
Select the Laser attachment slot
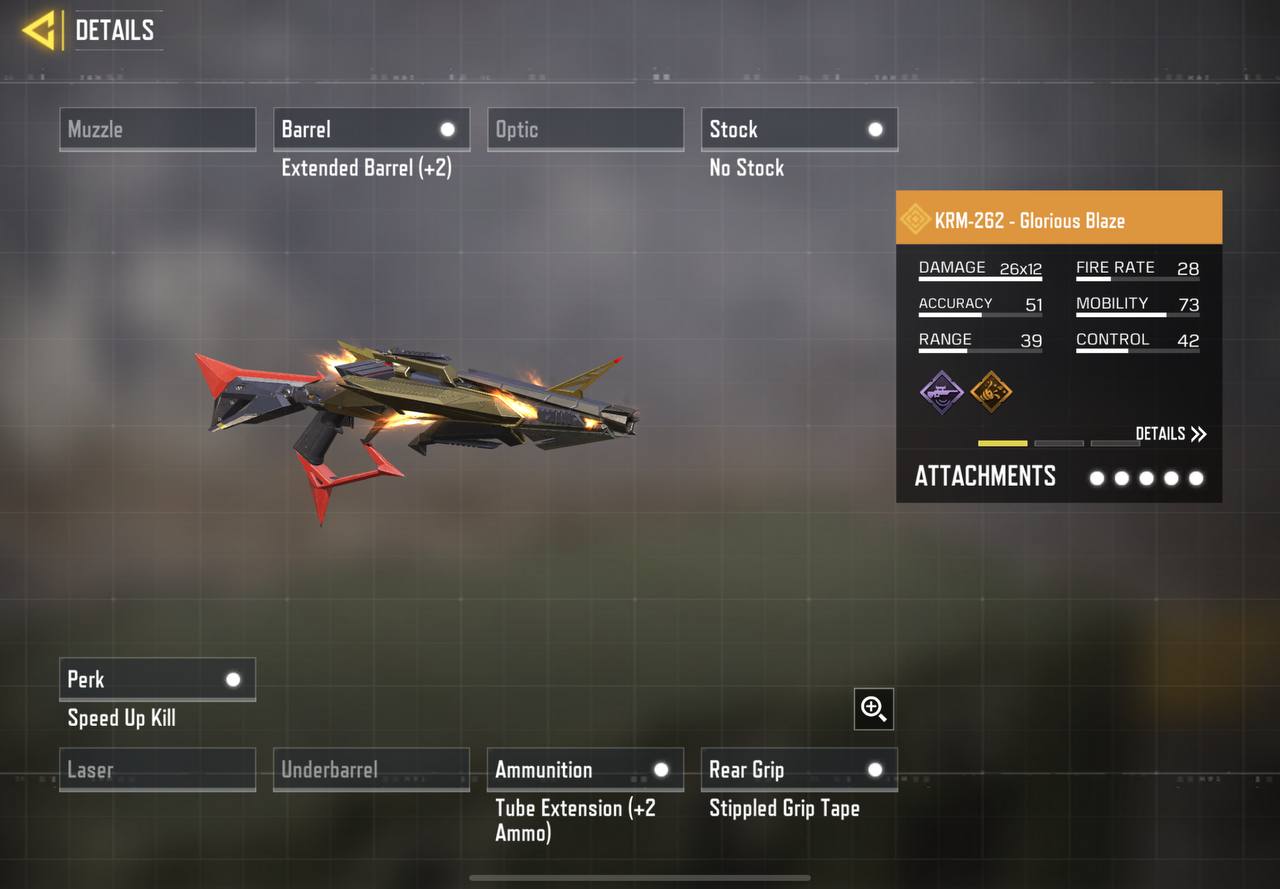(157, 769)
